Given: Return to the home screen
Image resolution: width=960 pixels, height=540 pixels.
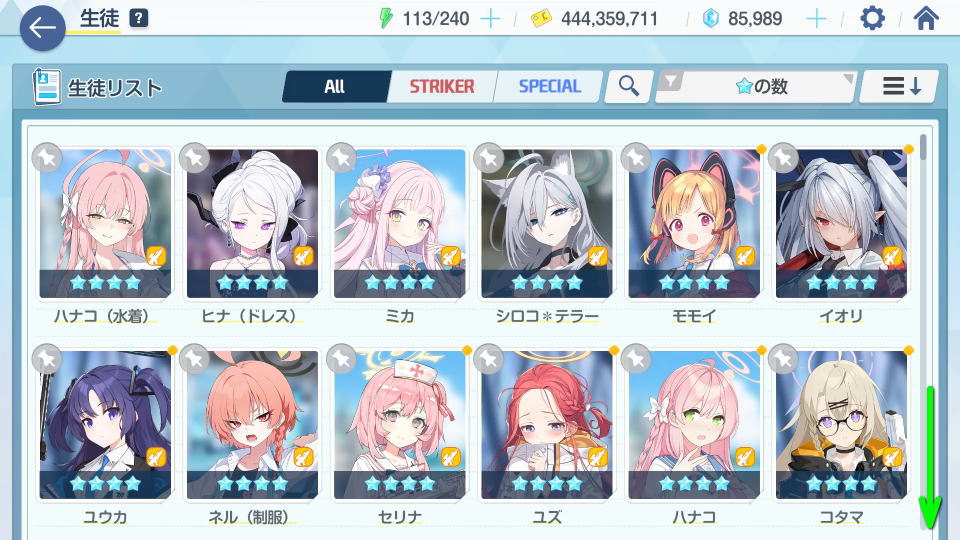Looking at the screenshot, I should (x=927, y=18).
